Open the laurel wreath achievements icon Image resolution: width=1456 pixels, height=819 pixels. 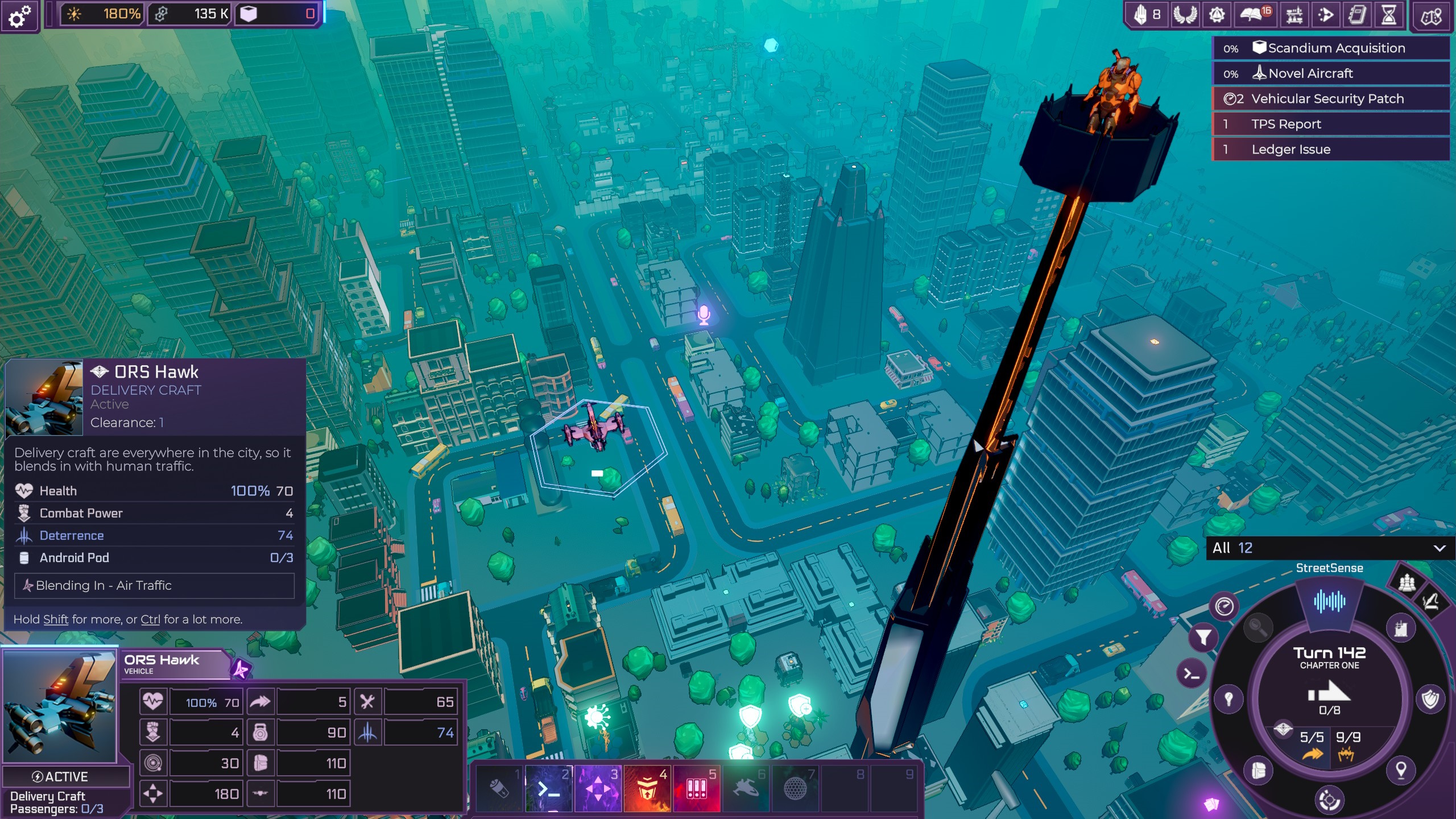(x=1185, y=15)
